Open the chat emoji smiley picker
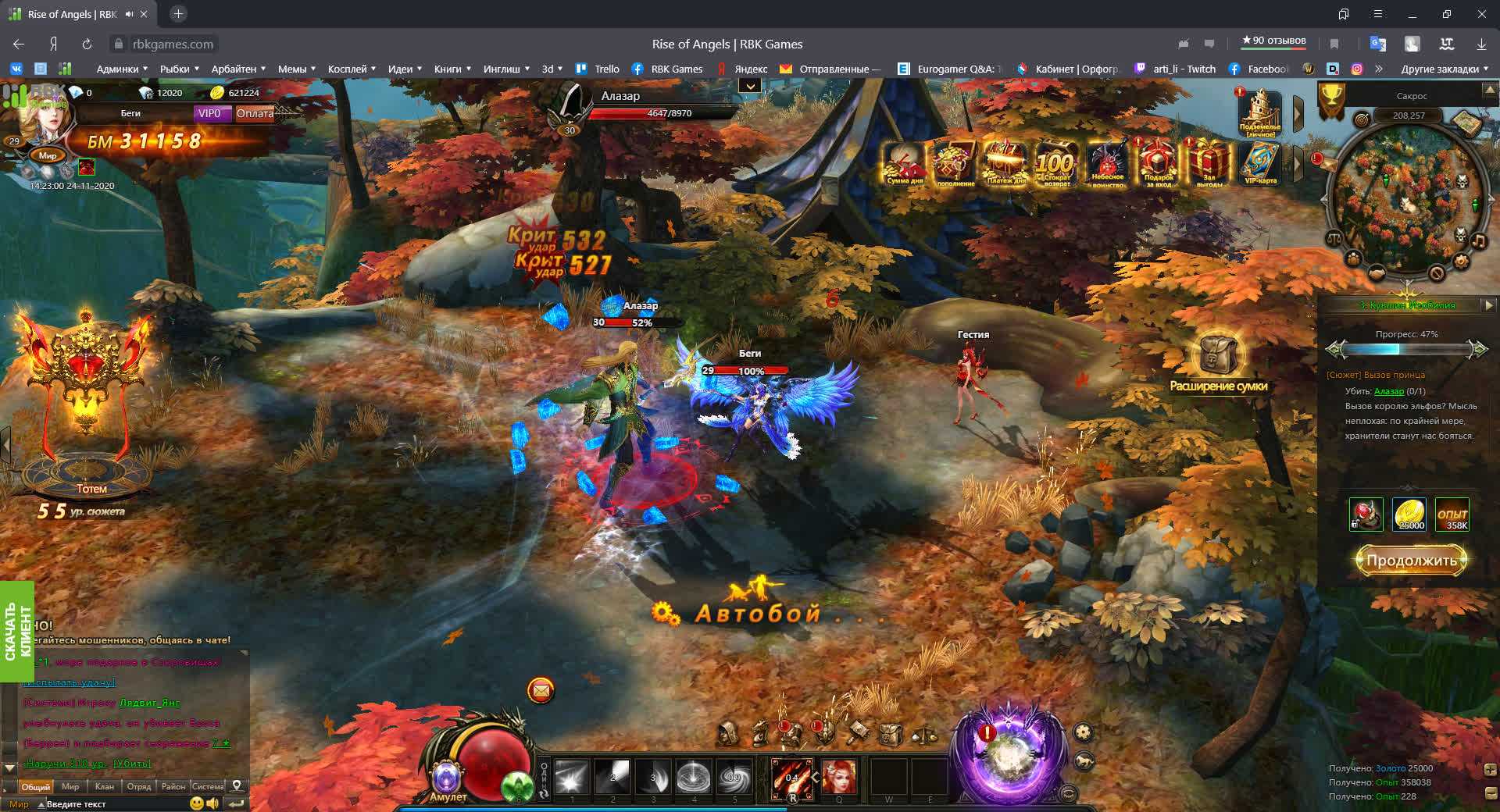This screenshot has height=812, width=1500. click(197, 803)
